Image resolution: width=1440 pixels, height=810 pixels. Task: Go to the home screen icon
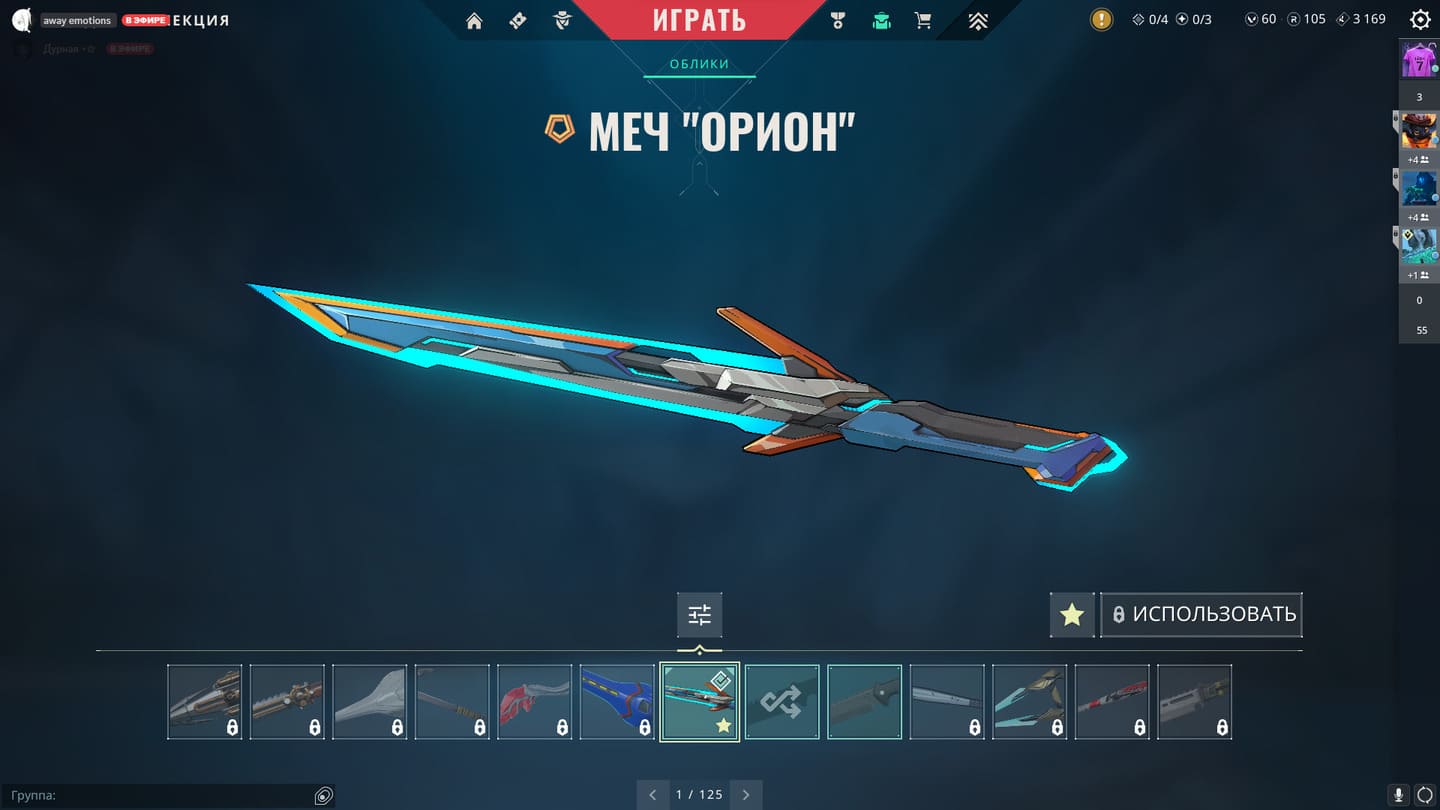tap(474, 21)
